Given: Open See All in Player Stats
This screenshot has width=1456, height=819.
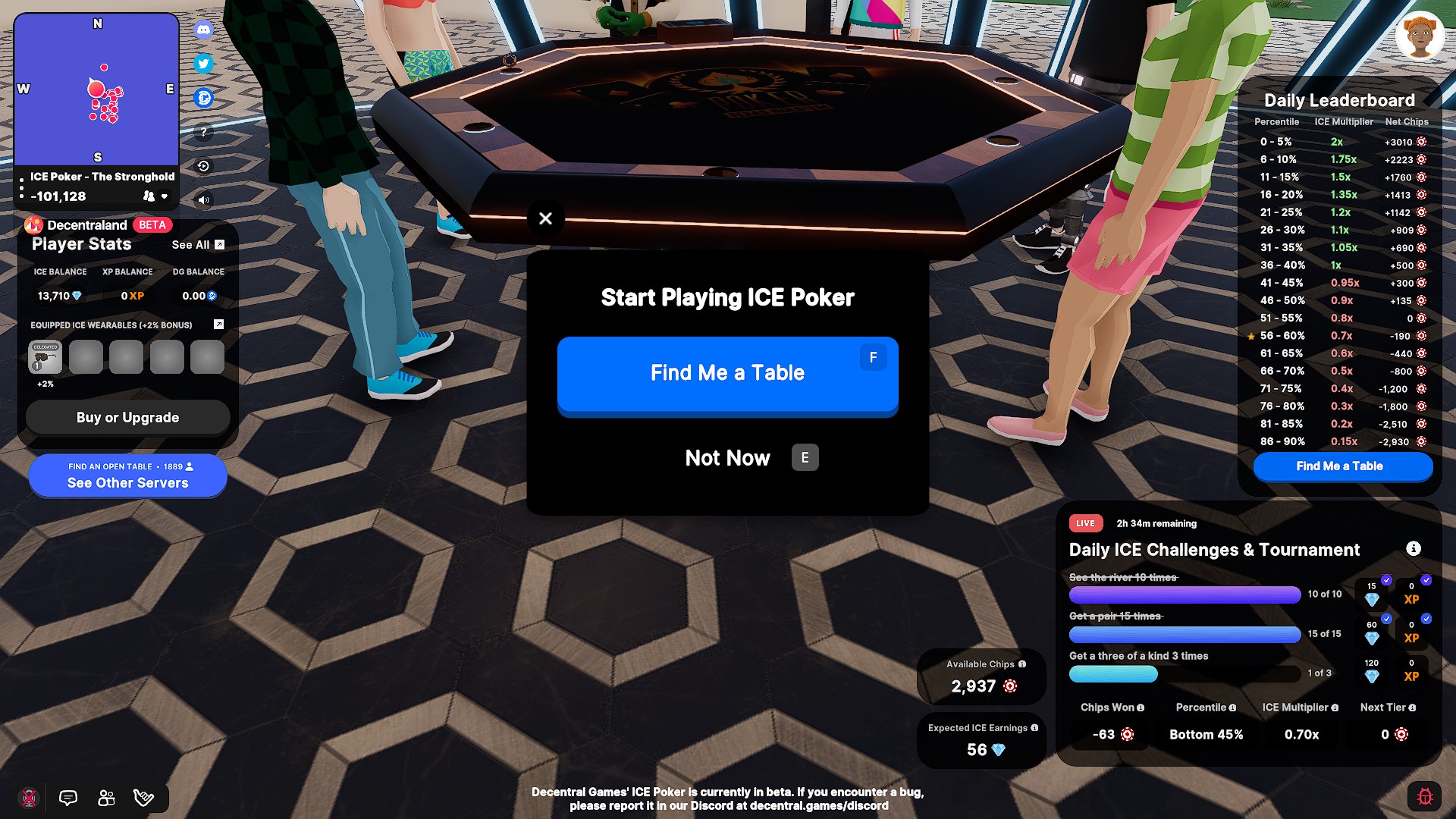Looking at the screenshot, I should (191, 244).
